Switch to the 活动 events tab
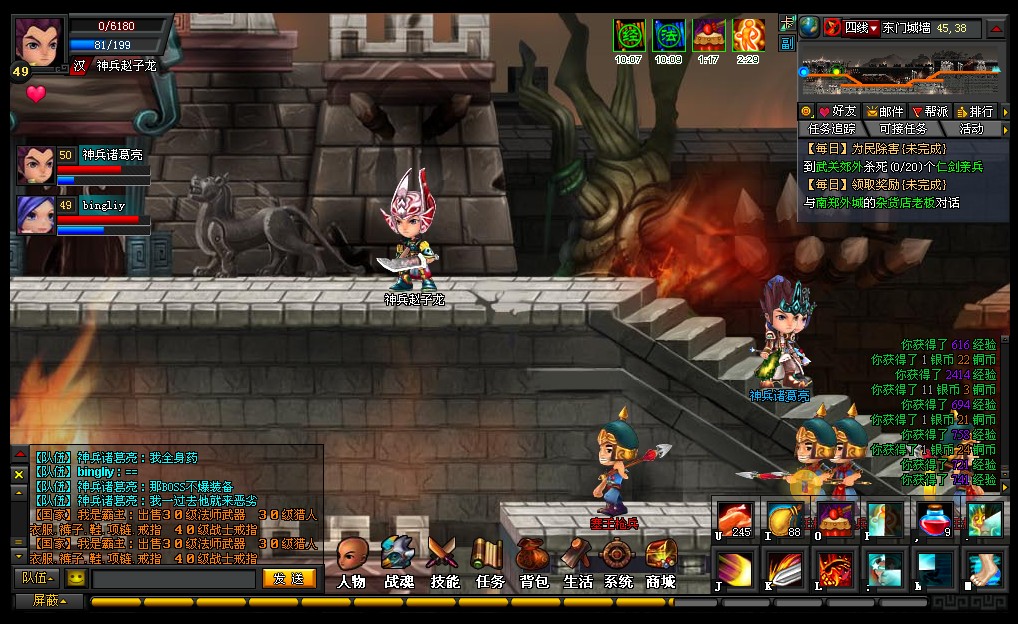 [971, 129]
